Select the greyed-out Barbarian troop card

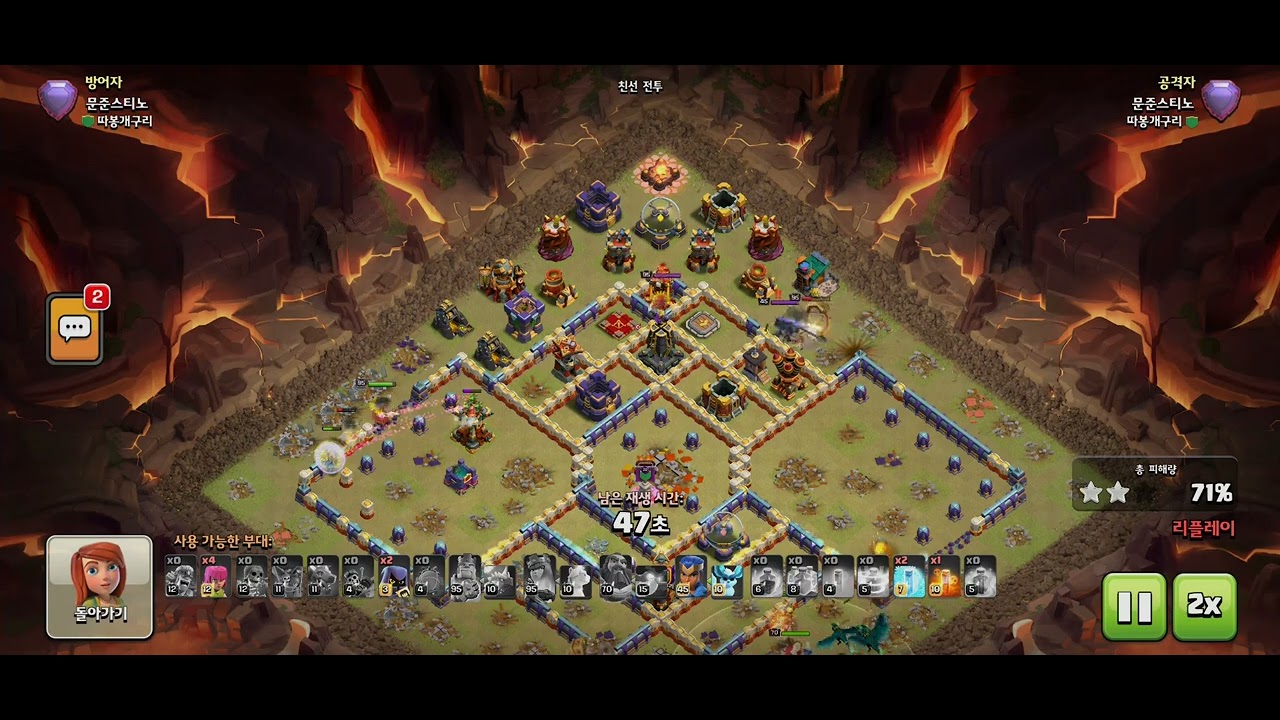coord(180,576)
